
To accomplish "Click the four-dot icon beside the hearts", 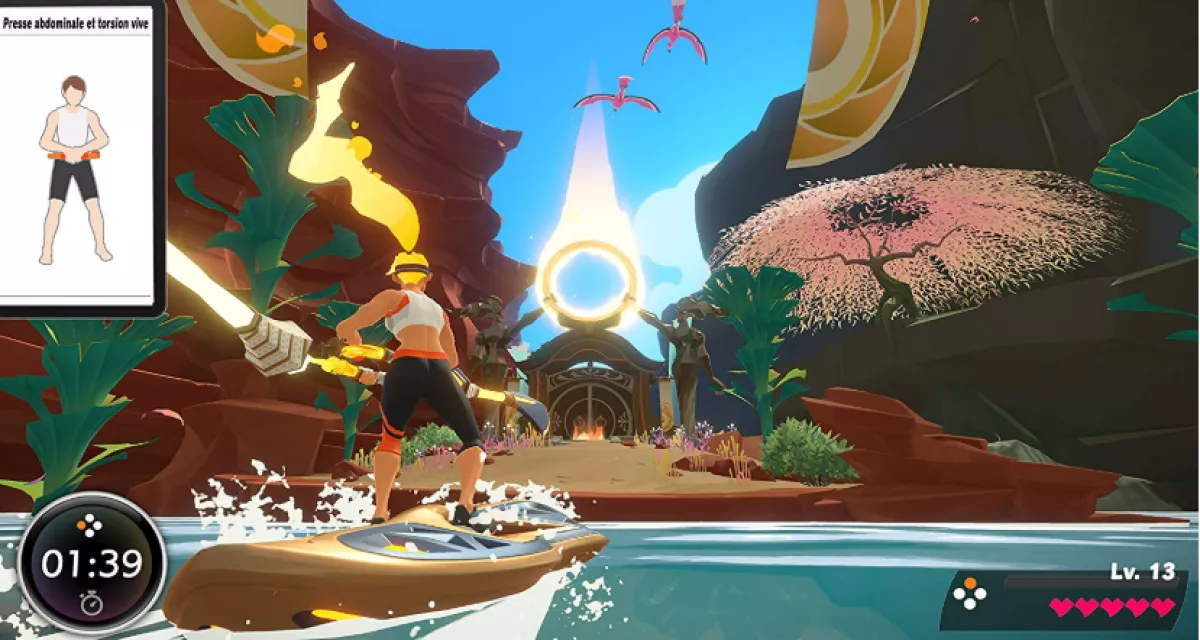I will 968,593.
